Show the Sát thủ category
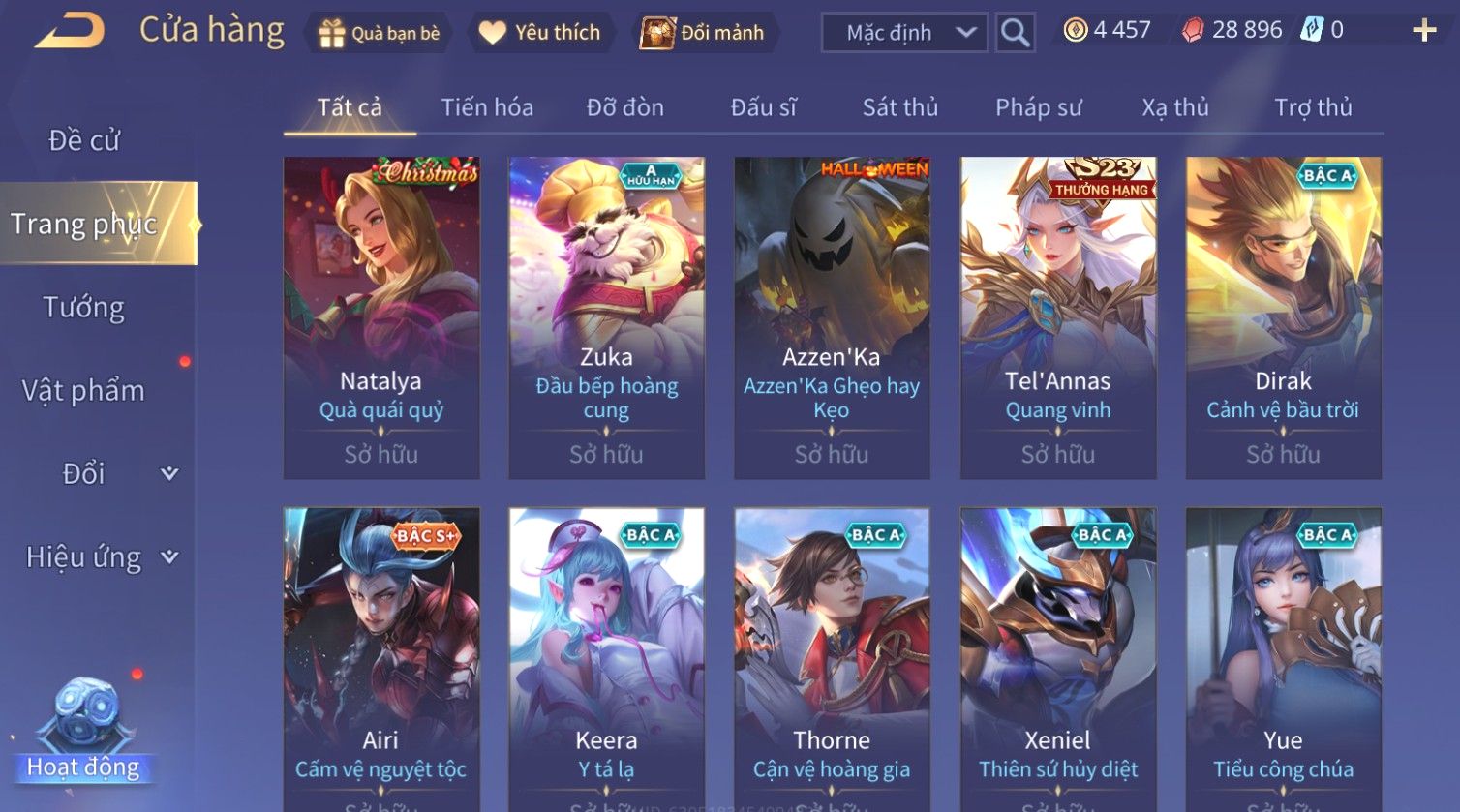Screen dimensions: 1460x812 tap(899, 107)
